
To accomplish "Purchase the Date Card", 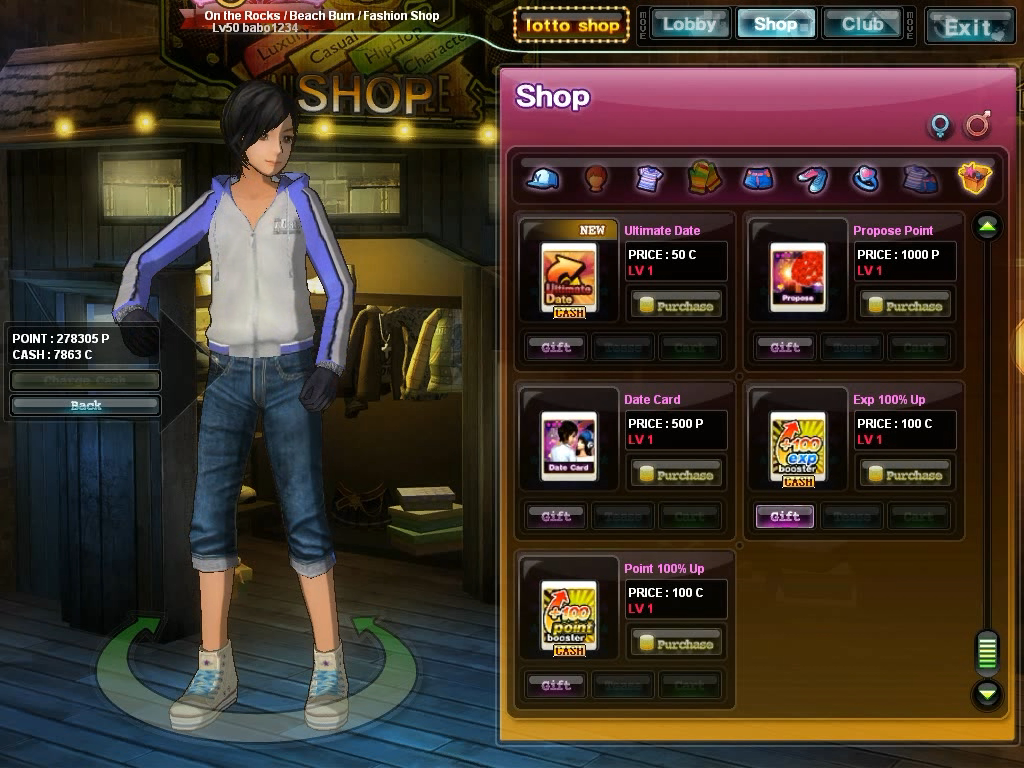I will 676,474.
